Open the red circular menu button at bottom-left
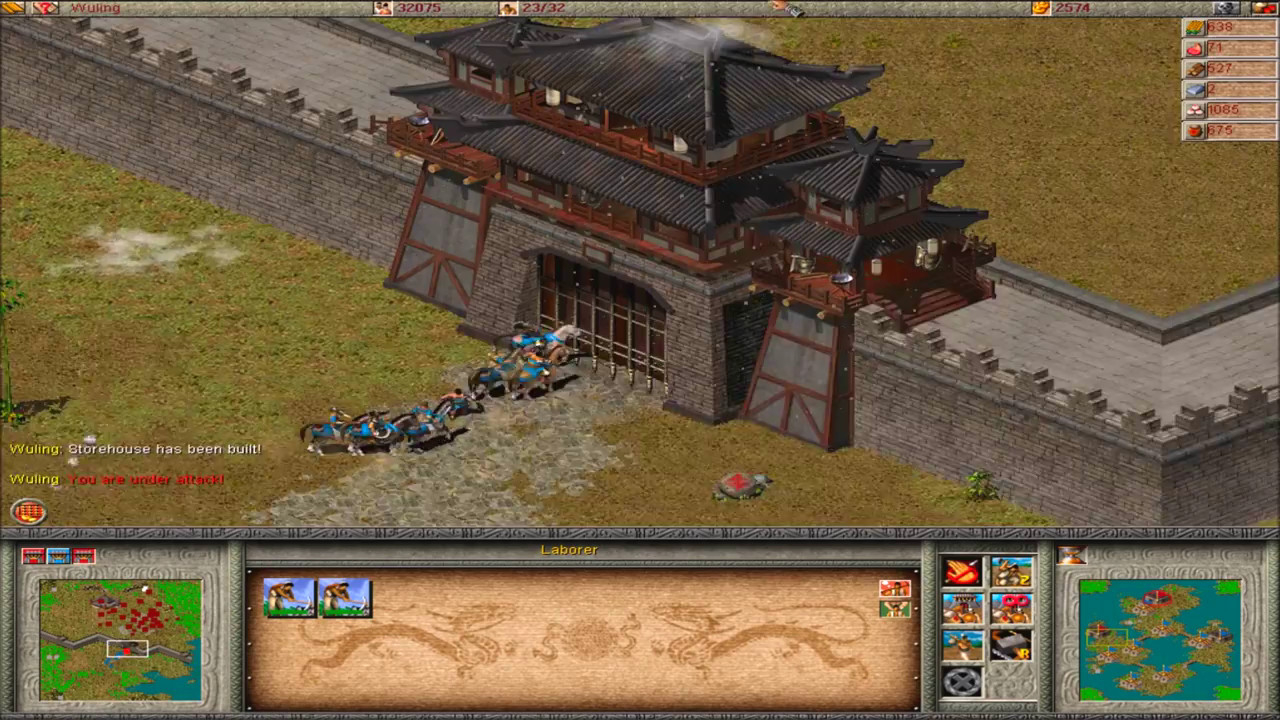Image resolution: width=1280 pixels, height=720 pixels. click(x=27, y=511)
